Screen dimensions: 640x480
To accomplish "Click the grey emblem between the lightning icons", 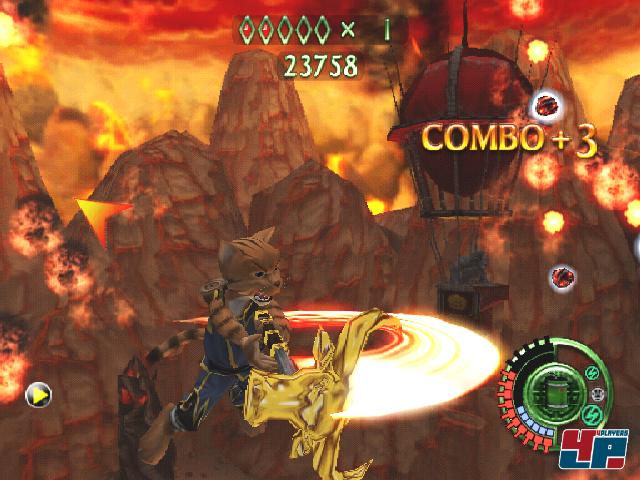I will [598, 393].
